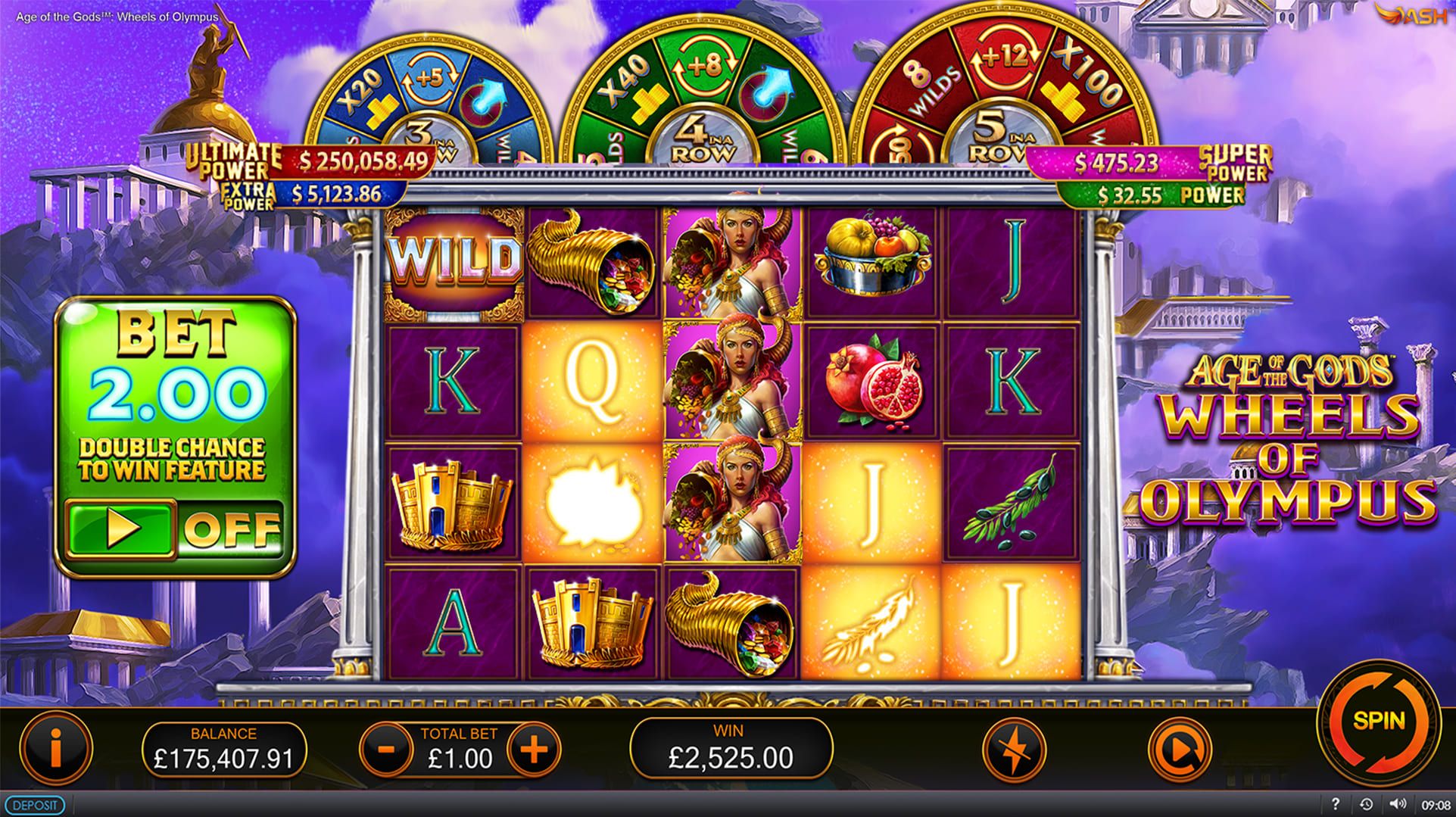Activate turbo mode lightning bolt button
This screenshot has width=1456, height=817.
coord(1015,750)
